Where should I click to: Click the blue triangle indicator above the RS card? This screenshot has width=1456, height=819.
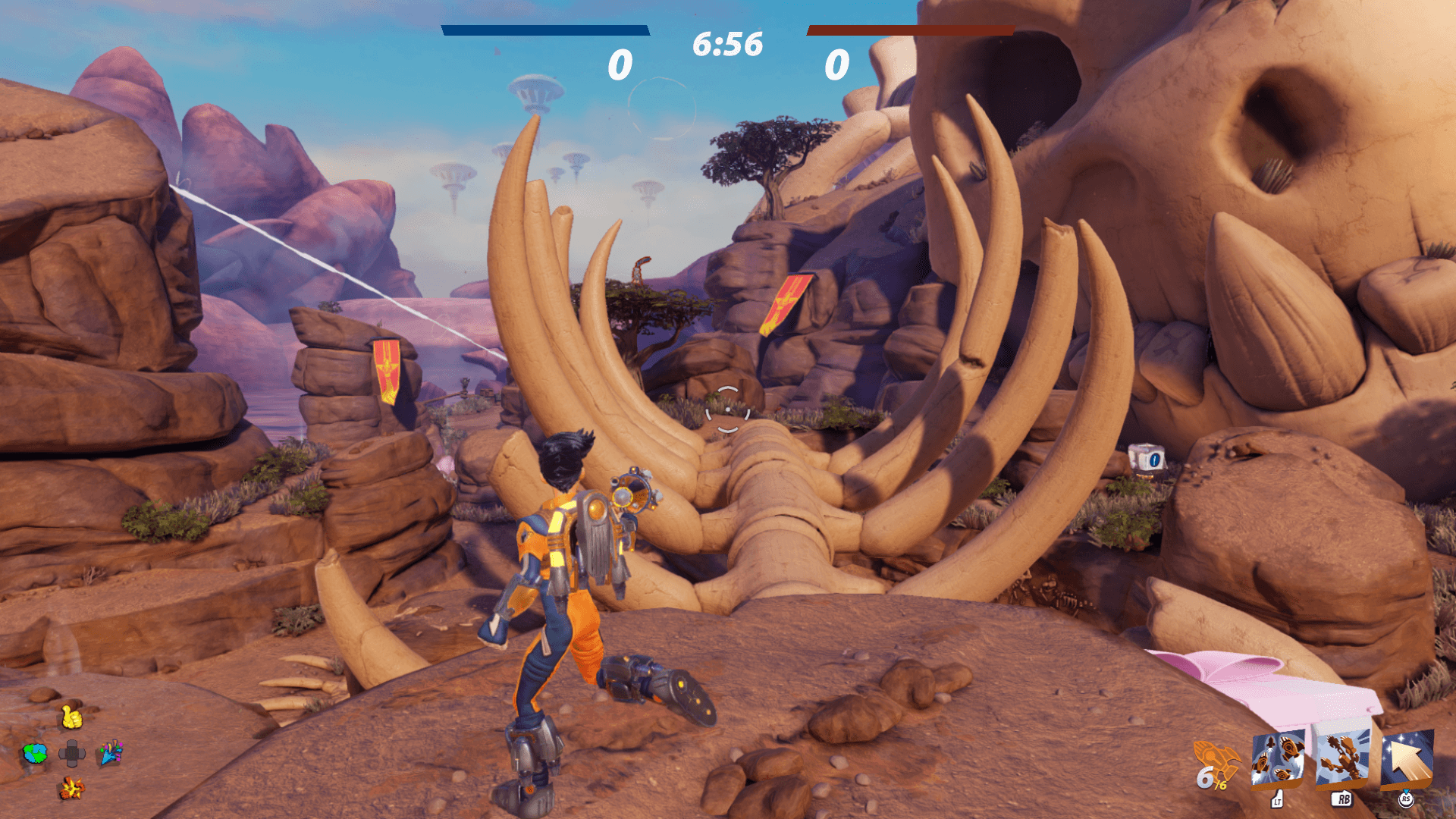[1406, 791]
